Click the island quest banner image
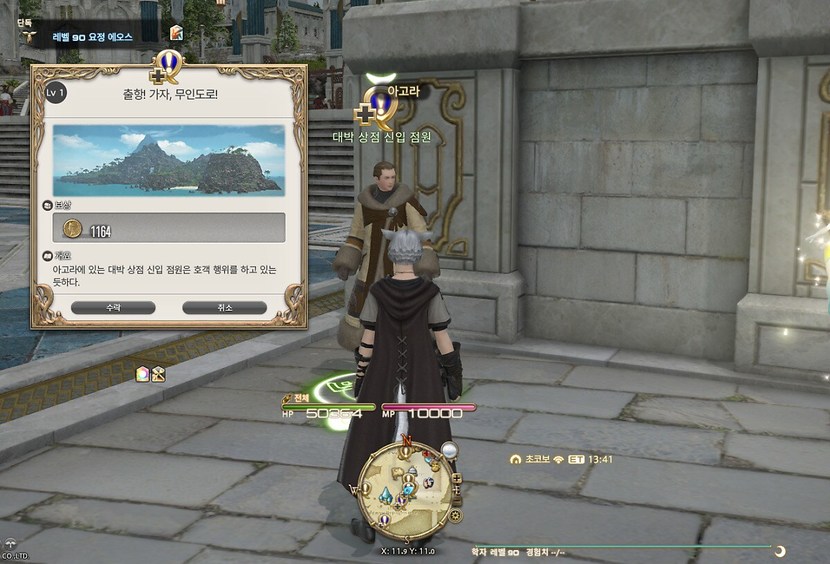The width and height of the screenshot is (830, 564). coord(168,160)
